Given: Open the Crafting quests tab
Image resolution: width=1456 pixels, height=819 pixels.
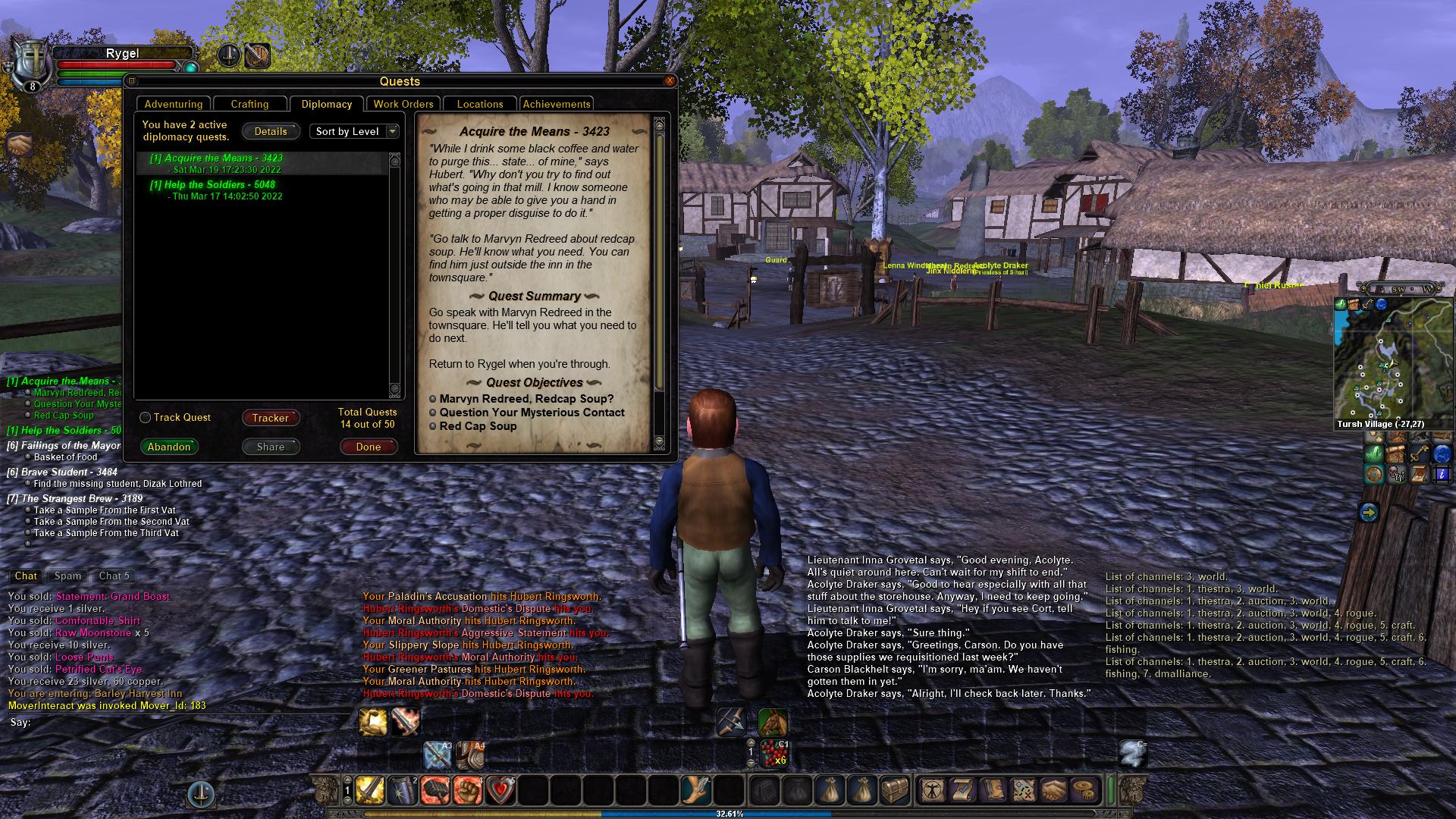Looking at the screenshot, I should coord(249,104).
